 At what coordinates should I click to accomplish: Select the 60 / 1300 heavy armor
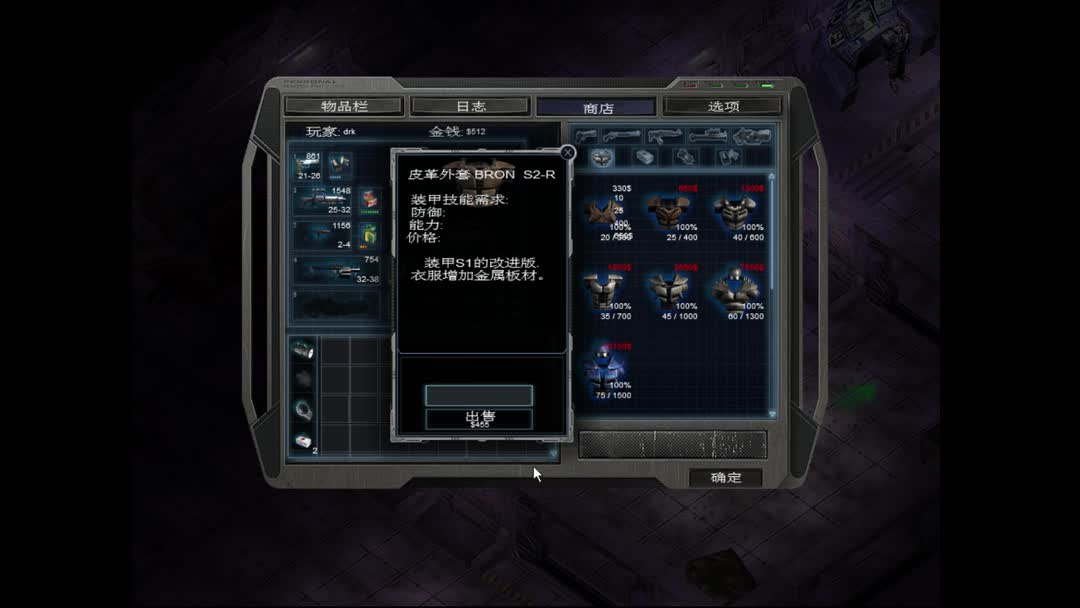click(737, 292)
